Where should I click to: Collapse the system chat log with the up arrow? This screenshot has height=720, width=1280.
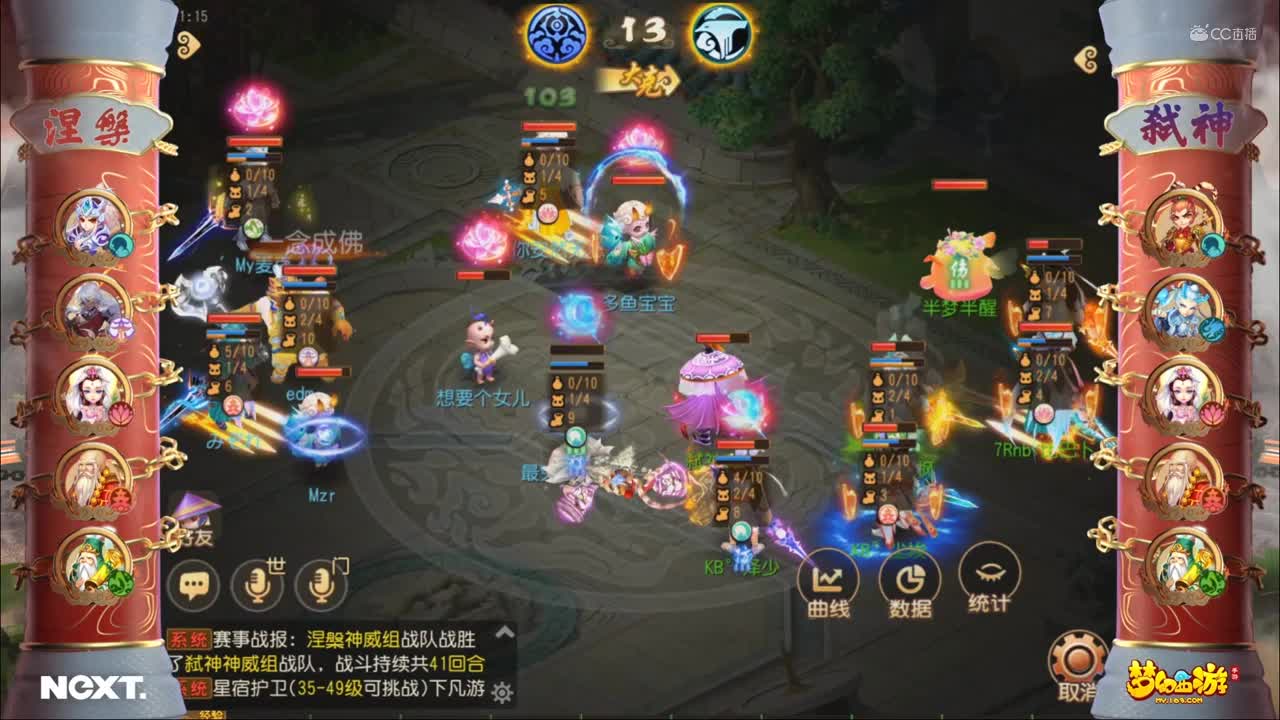tap(503, 633)
